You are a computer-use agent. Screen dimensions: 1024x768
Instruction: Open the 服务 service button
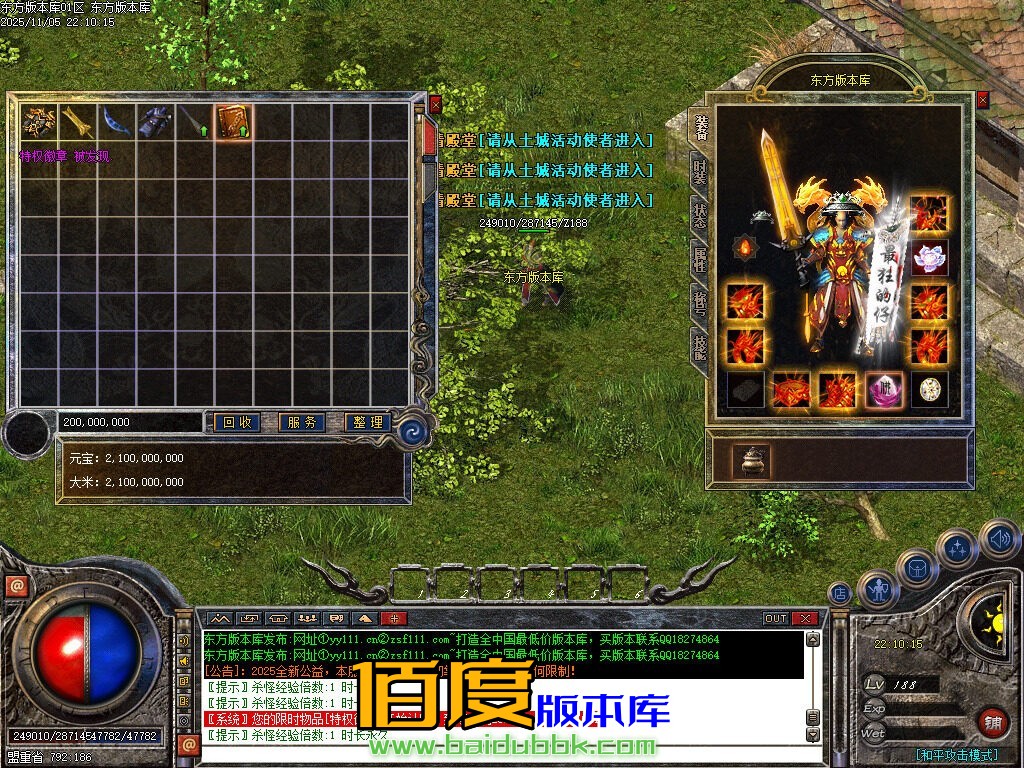click(301, 423)
